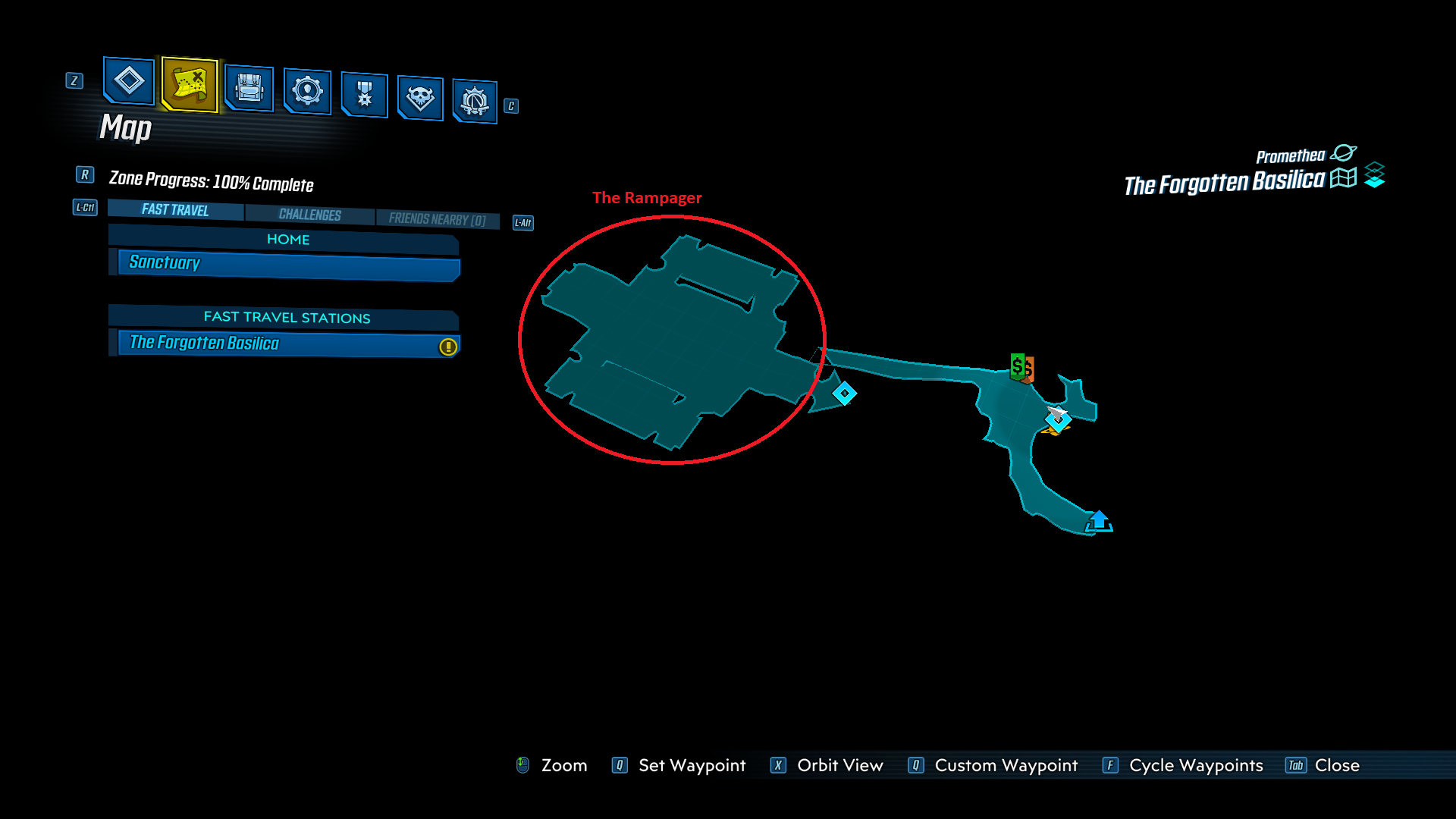Click the player arrow inside The Rampager circle
The width and height of the screenshot is (1456, 819).
1056,412
